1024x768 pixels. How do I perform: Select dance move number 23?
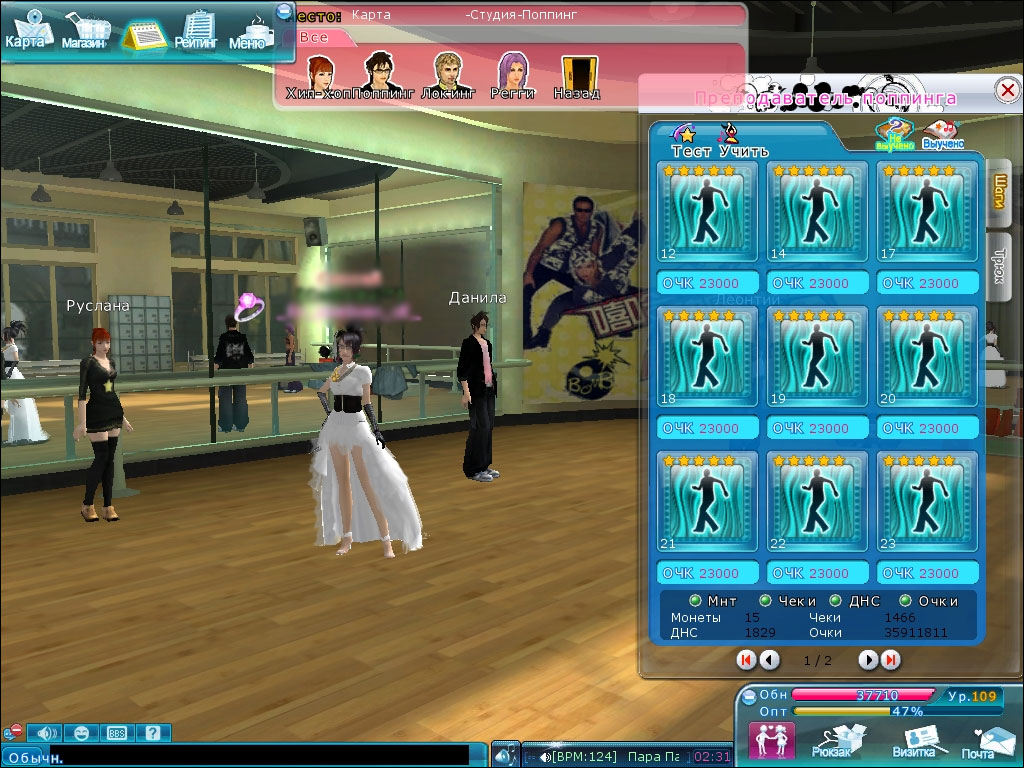[x=926, y=501]
